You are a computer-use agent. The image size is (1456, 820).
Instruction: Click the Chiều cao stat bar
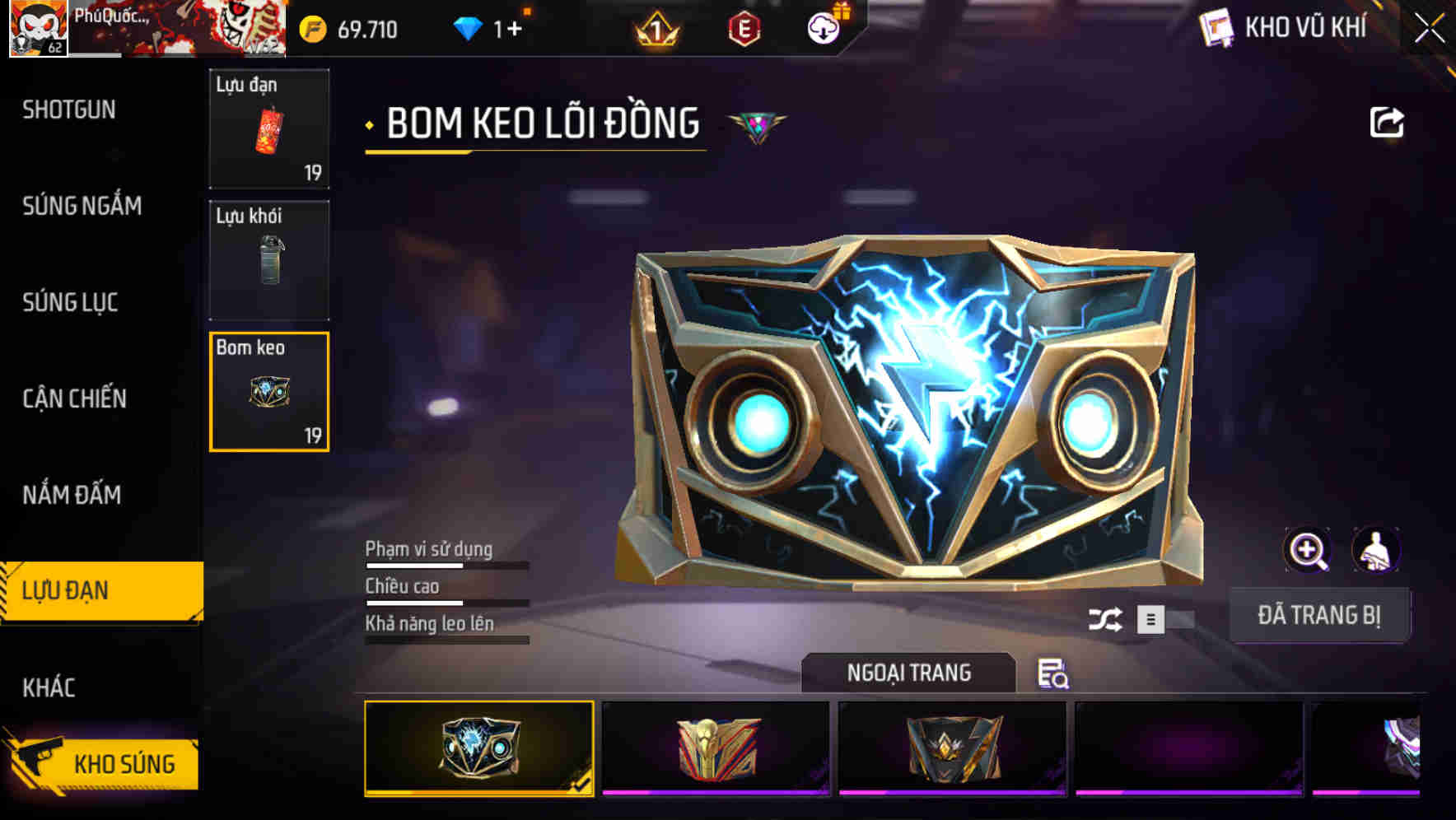445,597
